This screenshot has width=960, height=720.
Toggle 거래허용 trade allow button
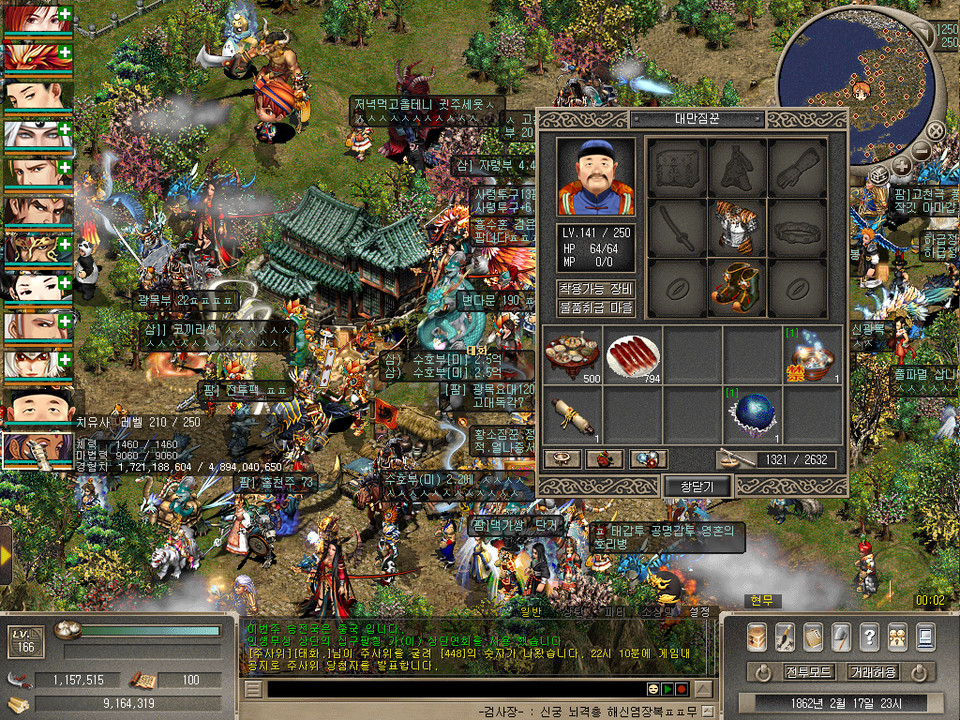tap(874, 672)
